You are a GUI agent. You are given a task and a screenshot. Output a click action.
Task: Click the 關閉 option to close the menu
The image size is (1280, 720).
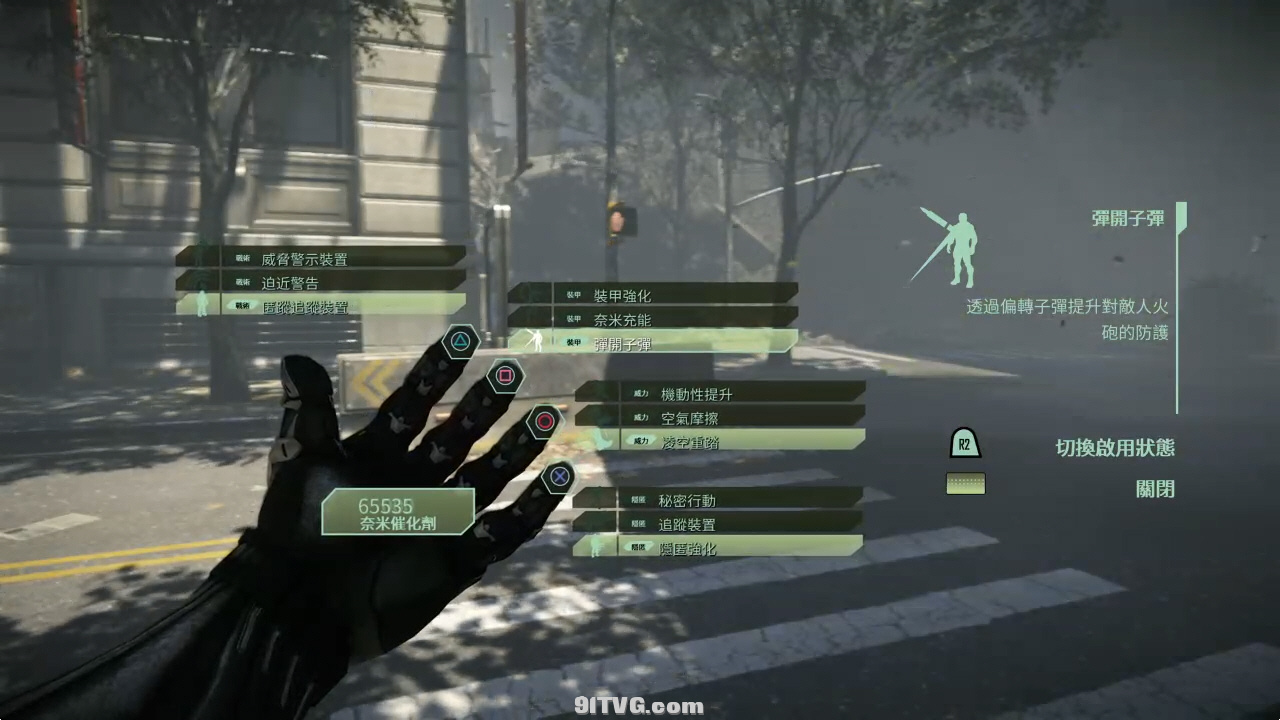[x=1154, y=488]
